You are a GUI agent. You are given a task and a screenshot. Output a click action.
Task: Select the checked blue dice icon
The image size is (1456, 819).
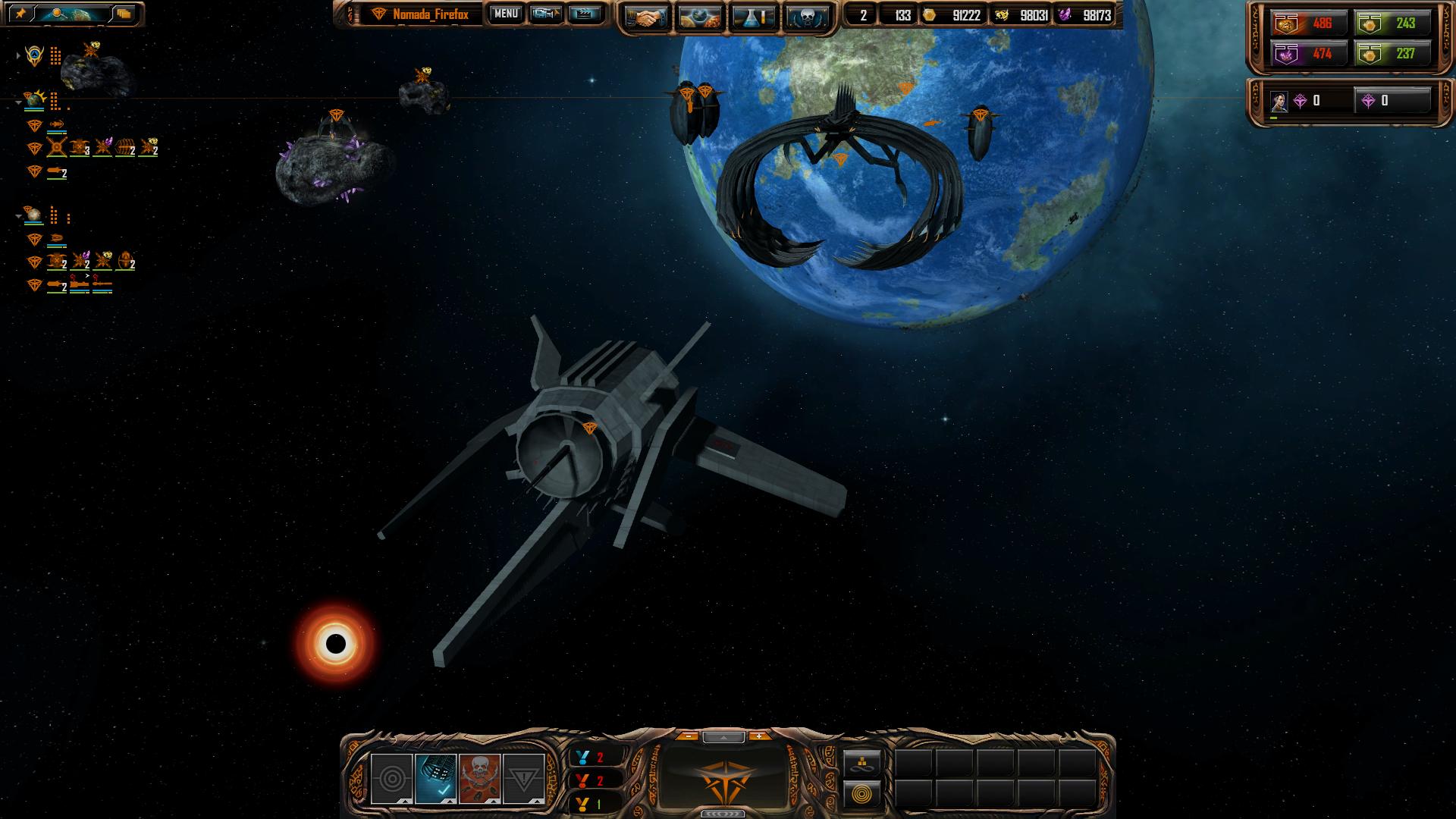(x=436, y=778)
